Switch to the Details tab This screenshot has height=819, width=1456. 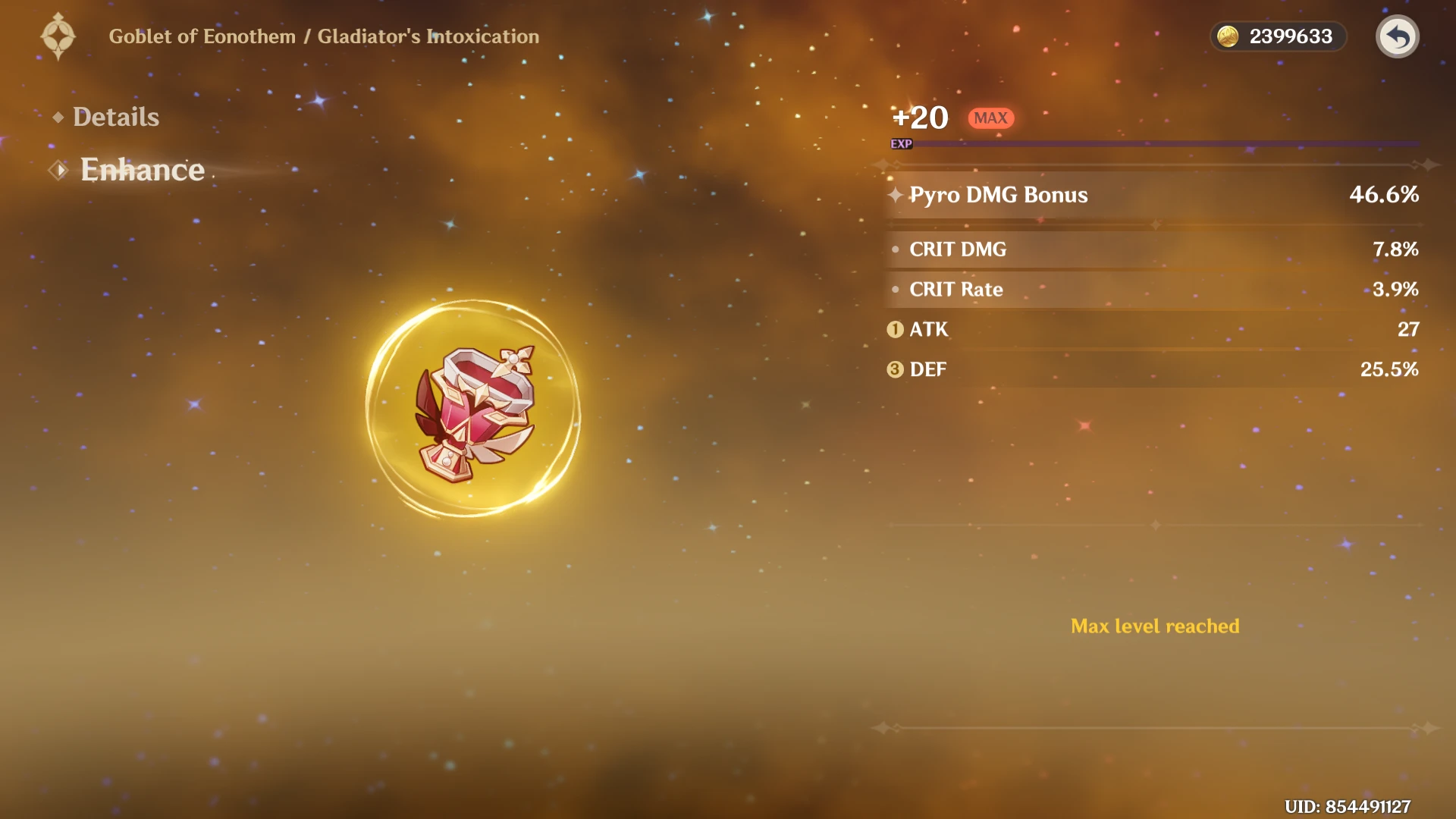(115, 117)
